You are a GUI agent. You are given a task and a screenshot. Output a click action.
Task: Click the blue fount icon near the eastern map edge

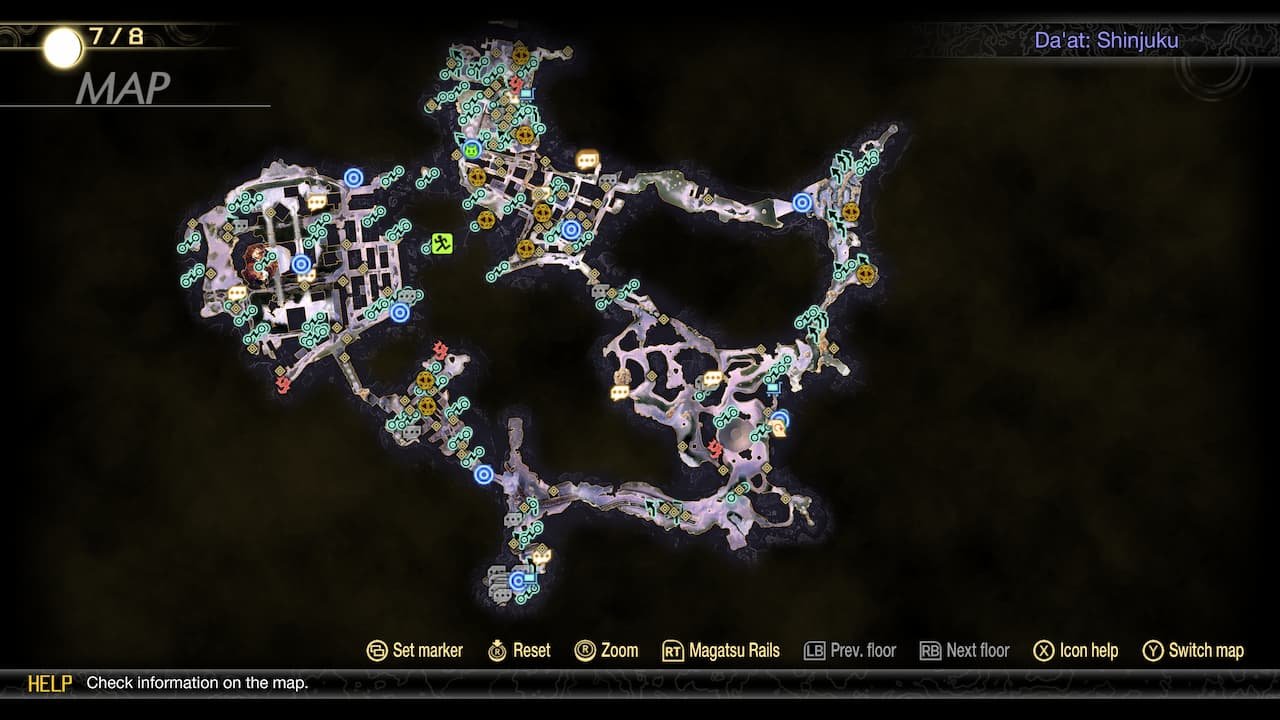[x=803, y=202]
